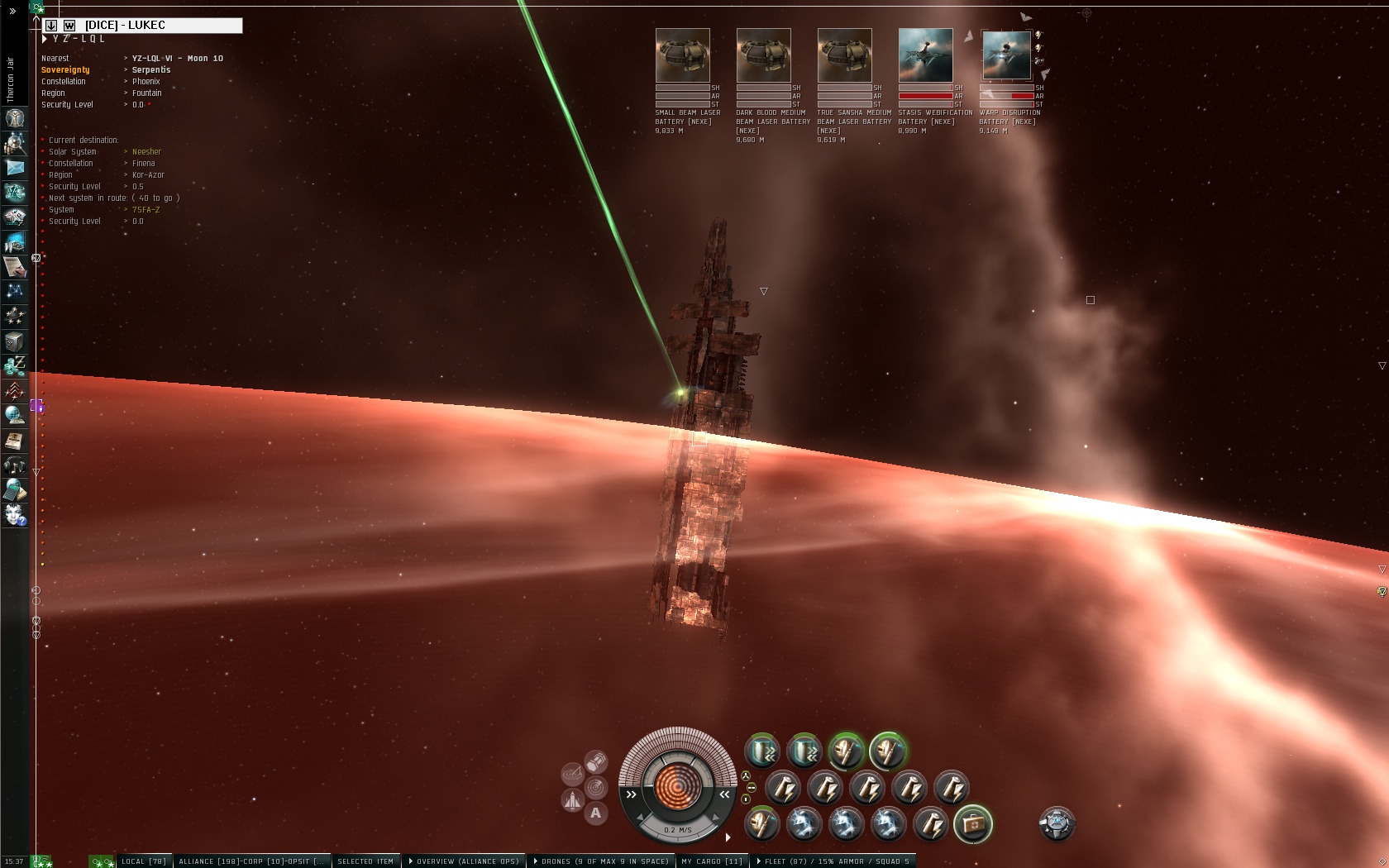Activate the medical kit repair module
Viewport: 1389px width, 868px height.
[x=972, y=823]
